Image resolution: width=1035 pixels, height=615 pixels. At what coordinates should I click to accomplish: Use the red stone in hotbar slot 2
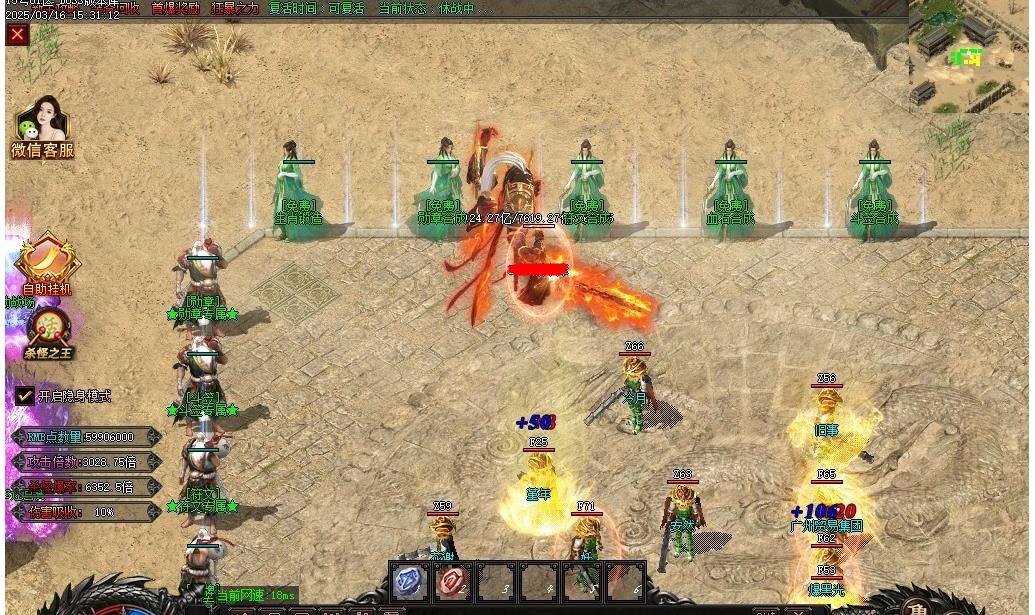452,581
